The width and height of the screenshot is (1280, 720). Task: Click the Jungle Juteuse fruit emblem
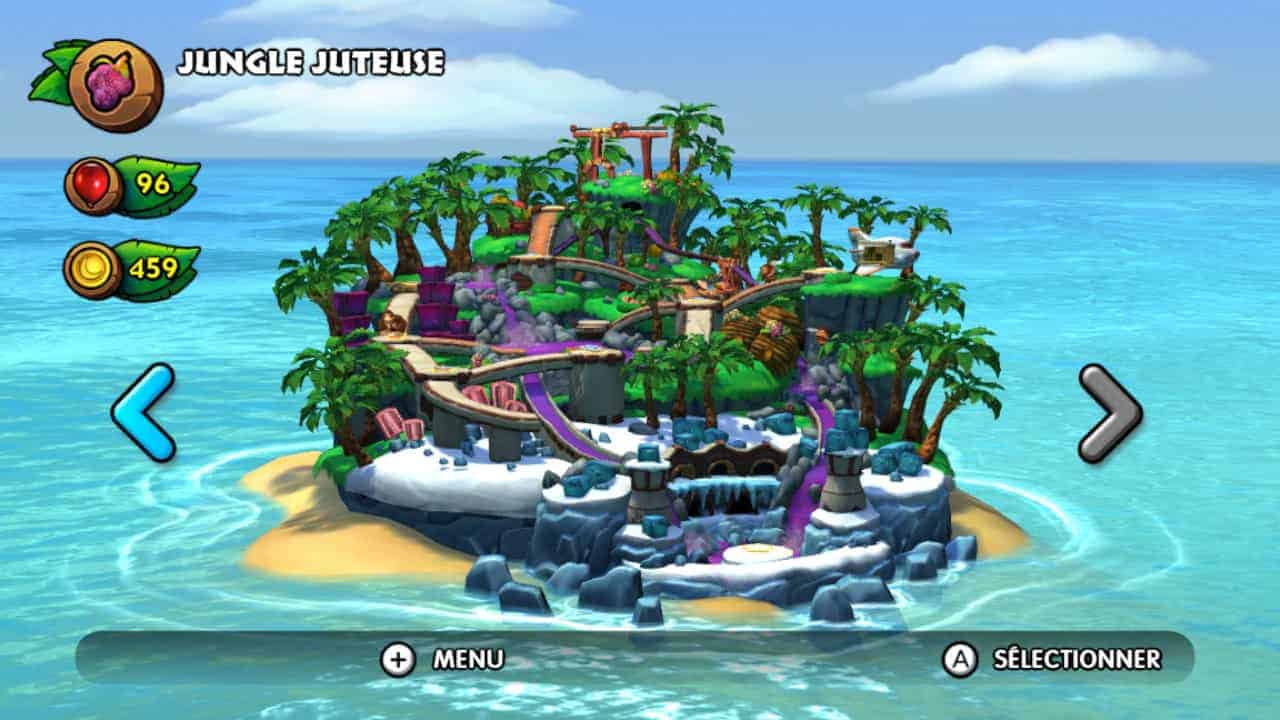click(x=115, y=84)
